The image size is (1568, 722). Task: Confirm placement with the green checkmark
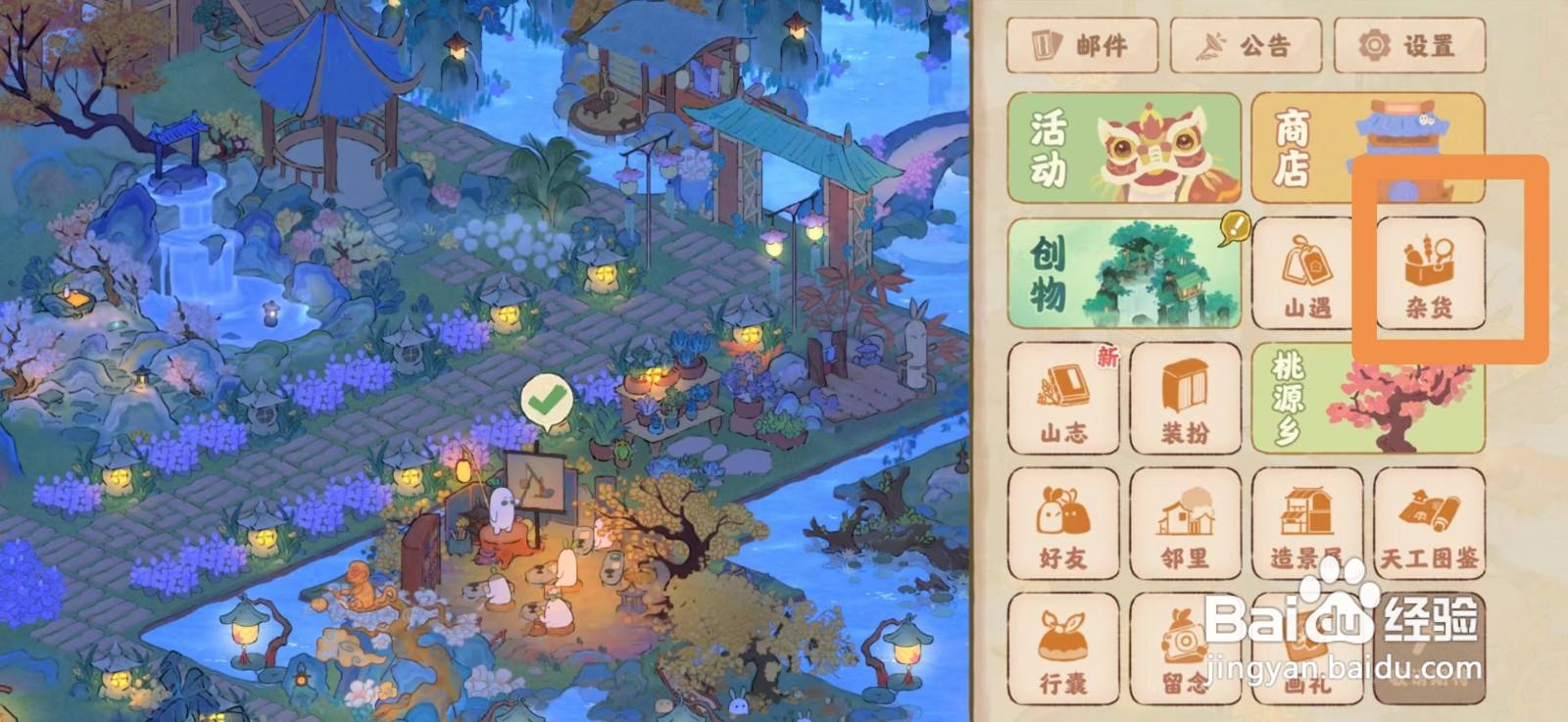[x=549, y=397]
